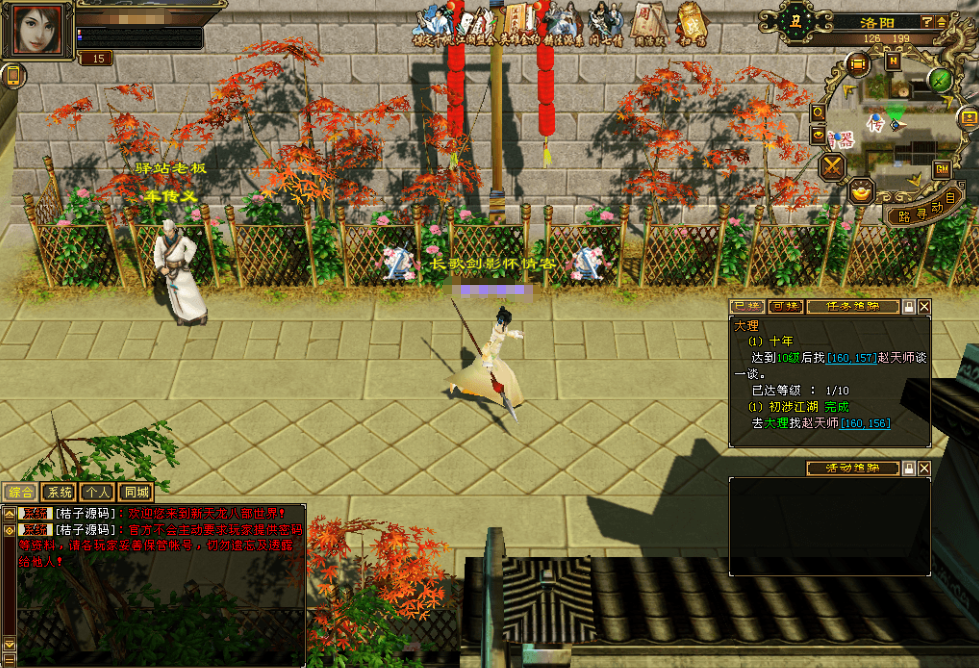Show the 可接 available quests list
The height and width of the screenshot is (668, 979).
point(784,307)
